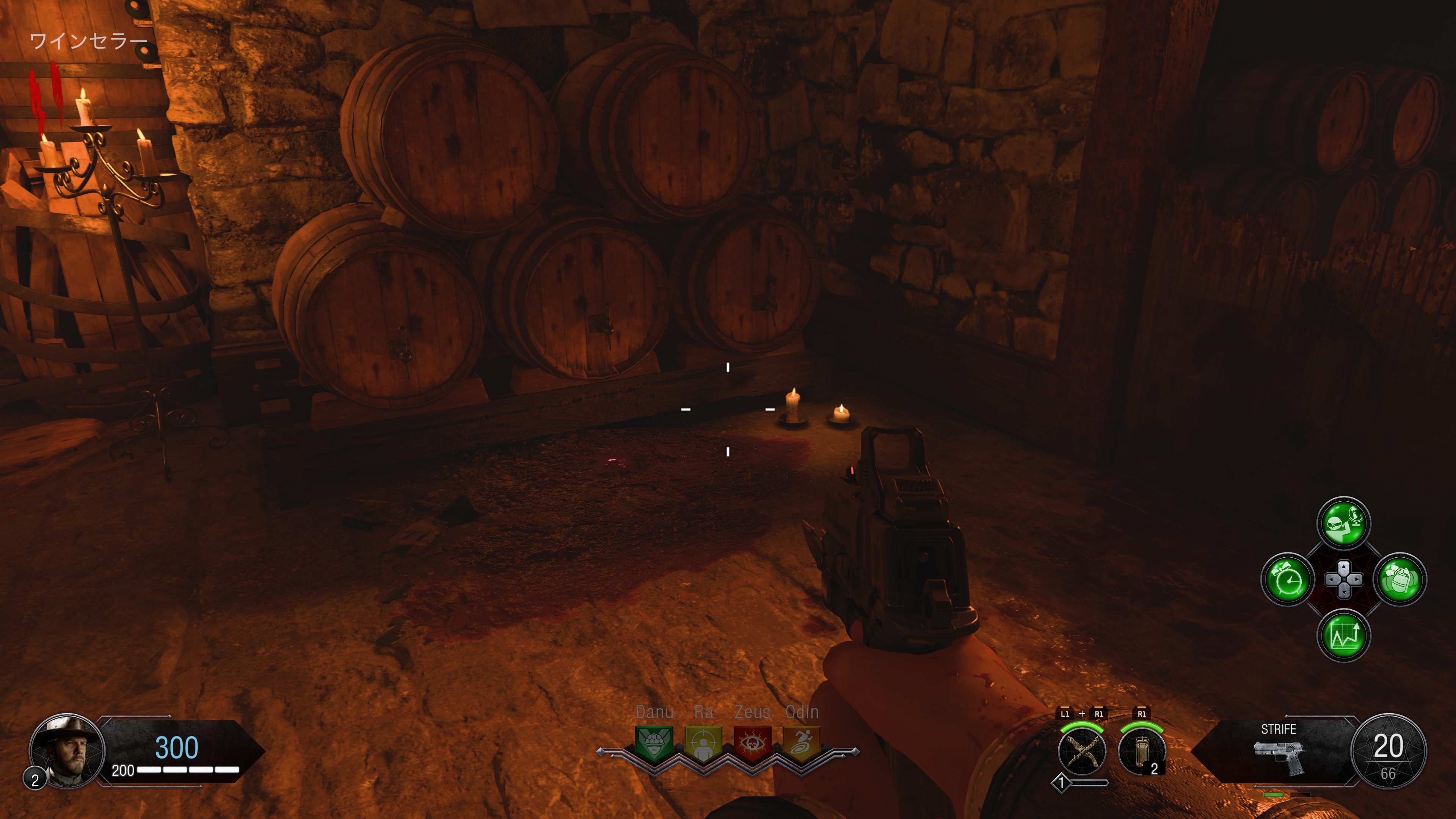Click the player character portrait

(67, 750)
